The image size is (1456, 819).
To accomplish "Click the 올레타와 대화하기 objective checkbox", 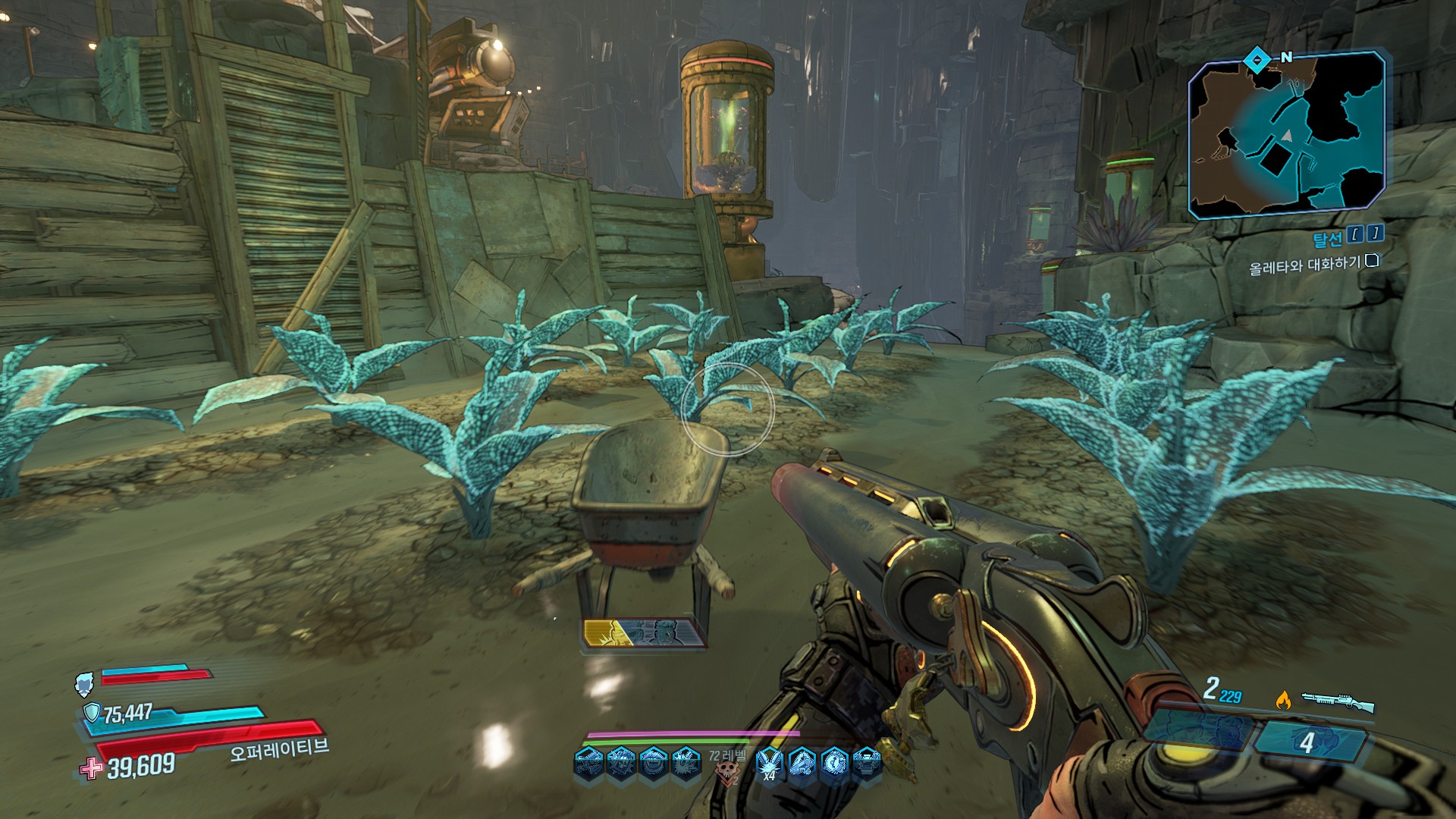I will click(x=1371, y=262).
